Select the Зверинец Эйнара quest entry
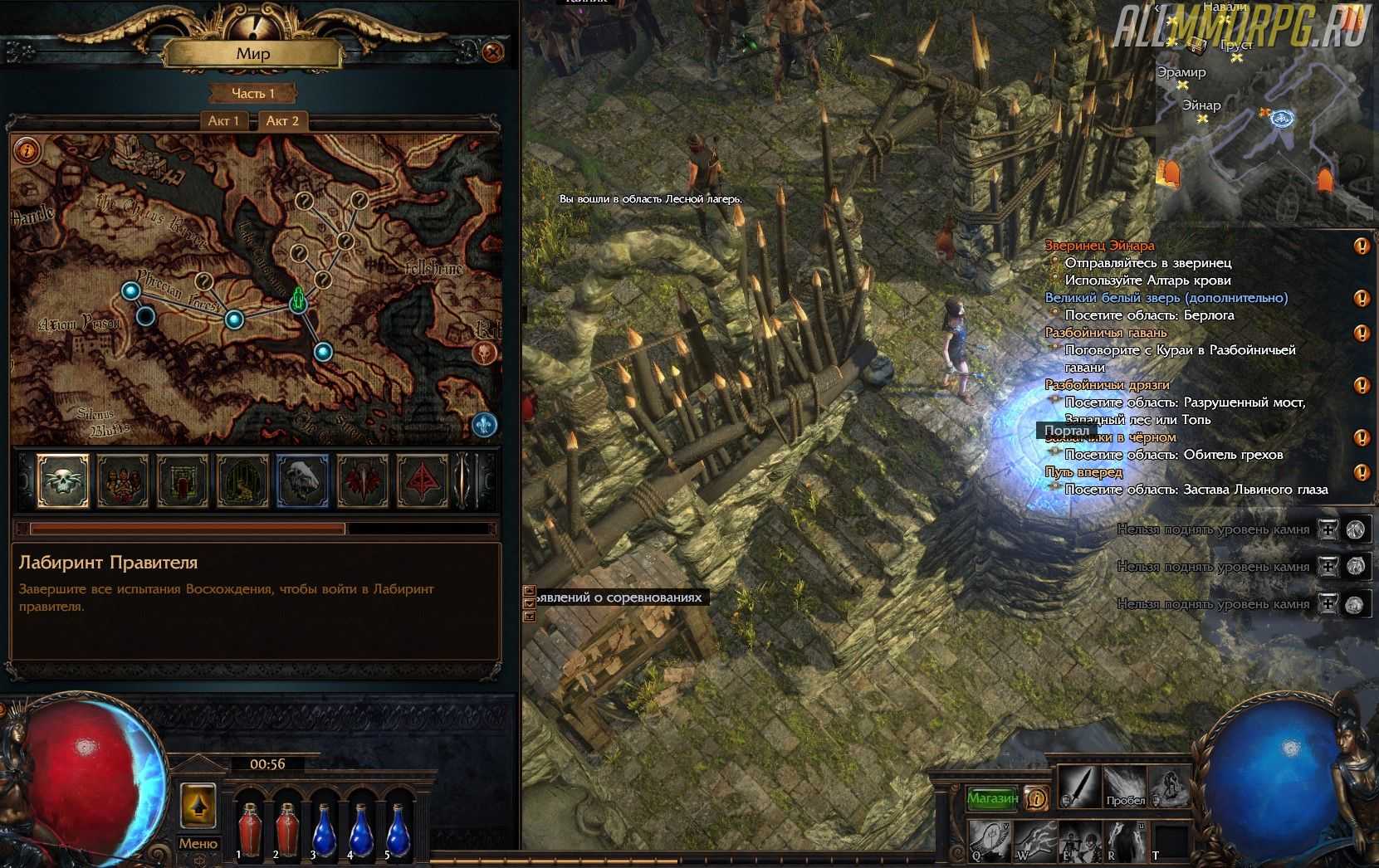The height and width of the screenshot is (868, 1379). pos(1099,246)
